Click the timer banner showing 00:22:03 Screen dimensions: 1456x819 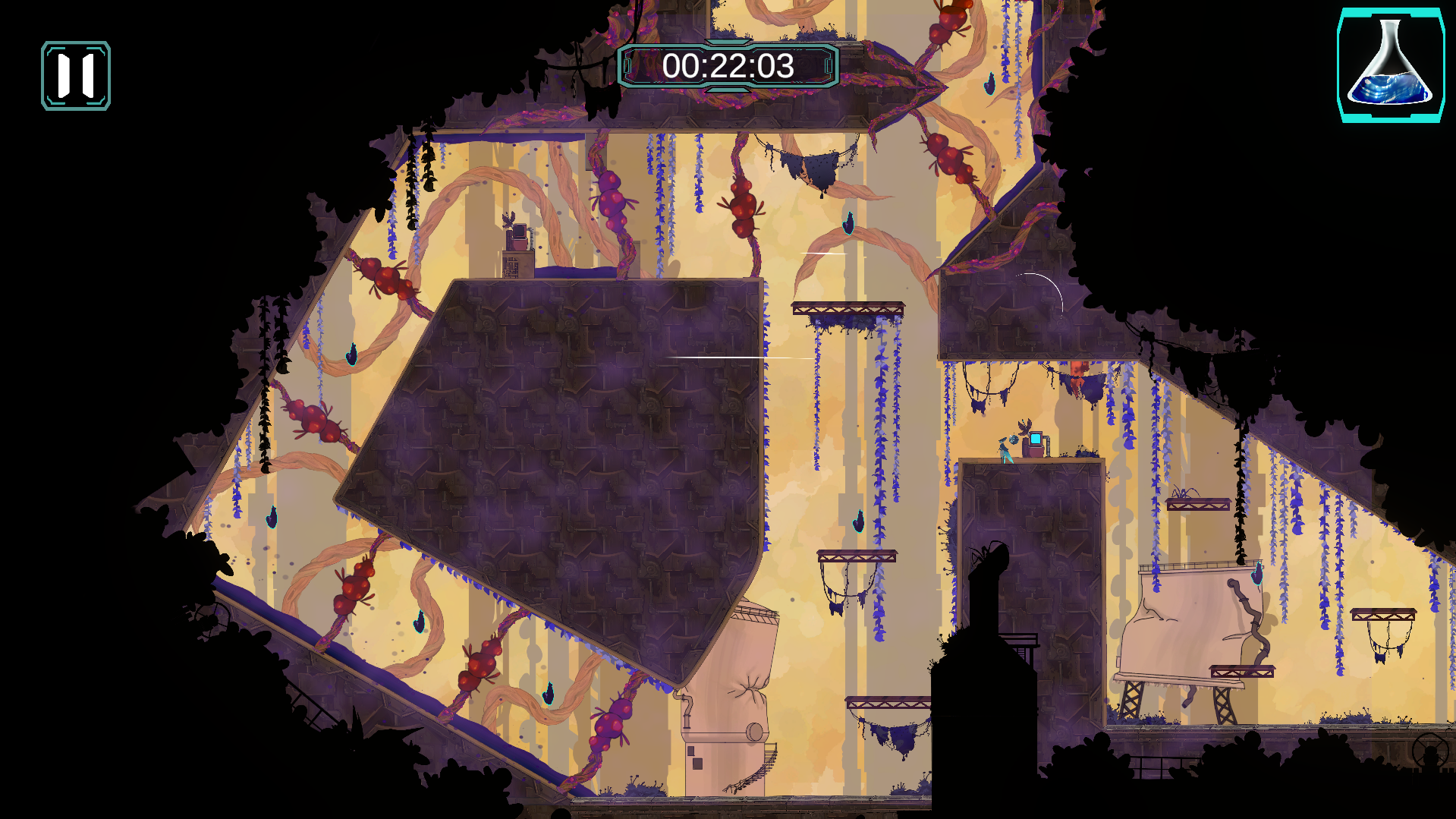[x=729, y=67]
